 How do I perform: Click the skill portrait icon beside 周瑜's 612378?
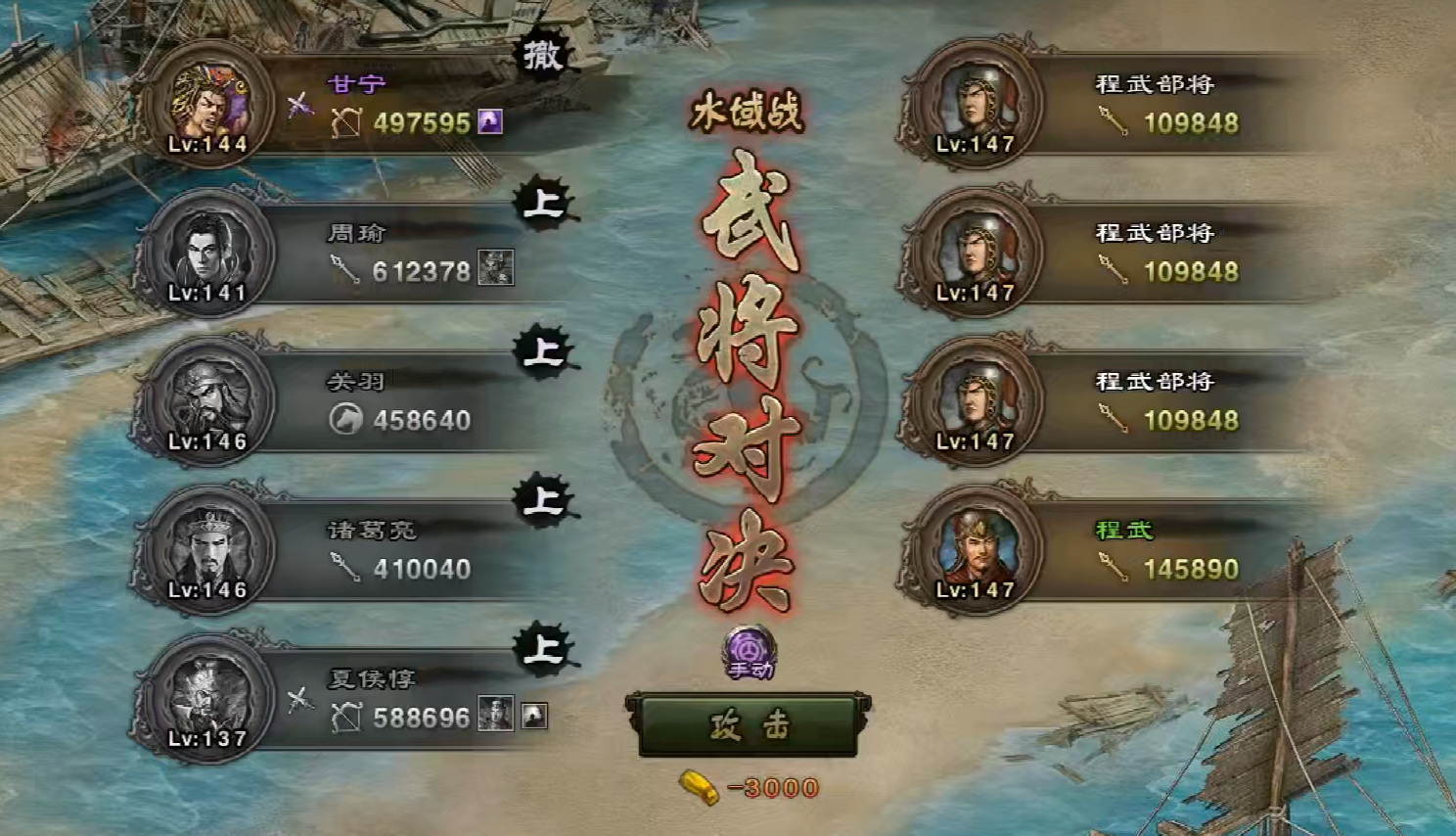pos(496,266)
